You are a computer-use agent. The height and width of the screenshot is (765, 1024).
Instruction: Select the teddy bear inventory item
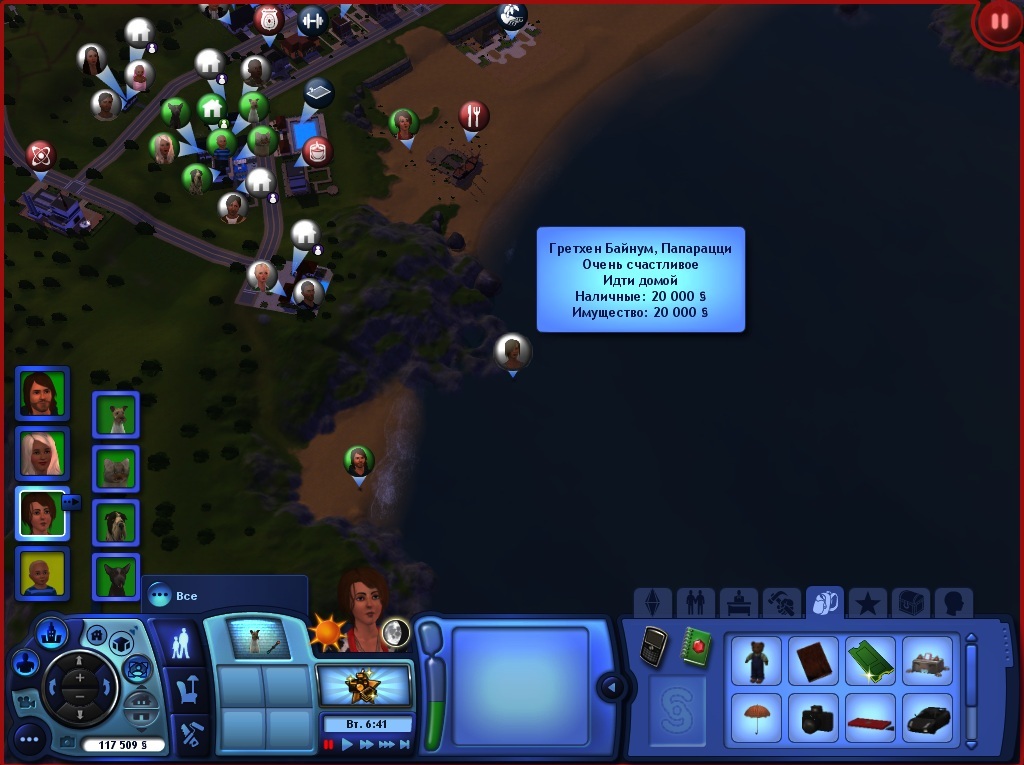coord(756,660)
